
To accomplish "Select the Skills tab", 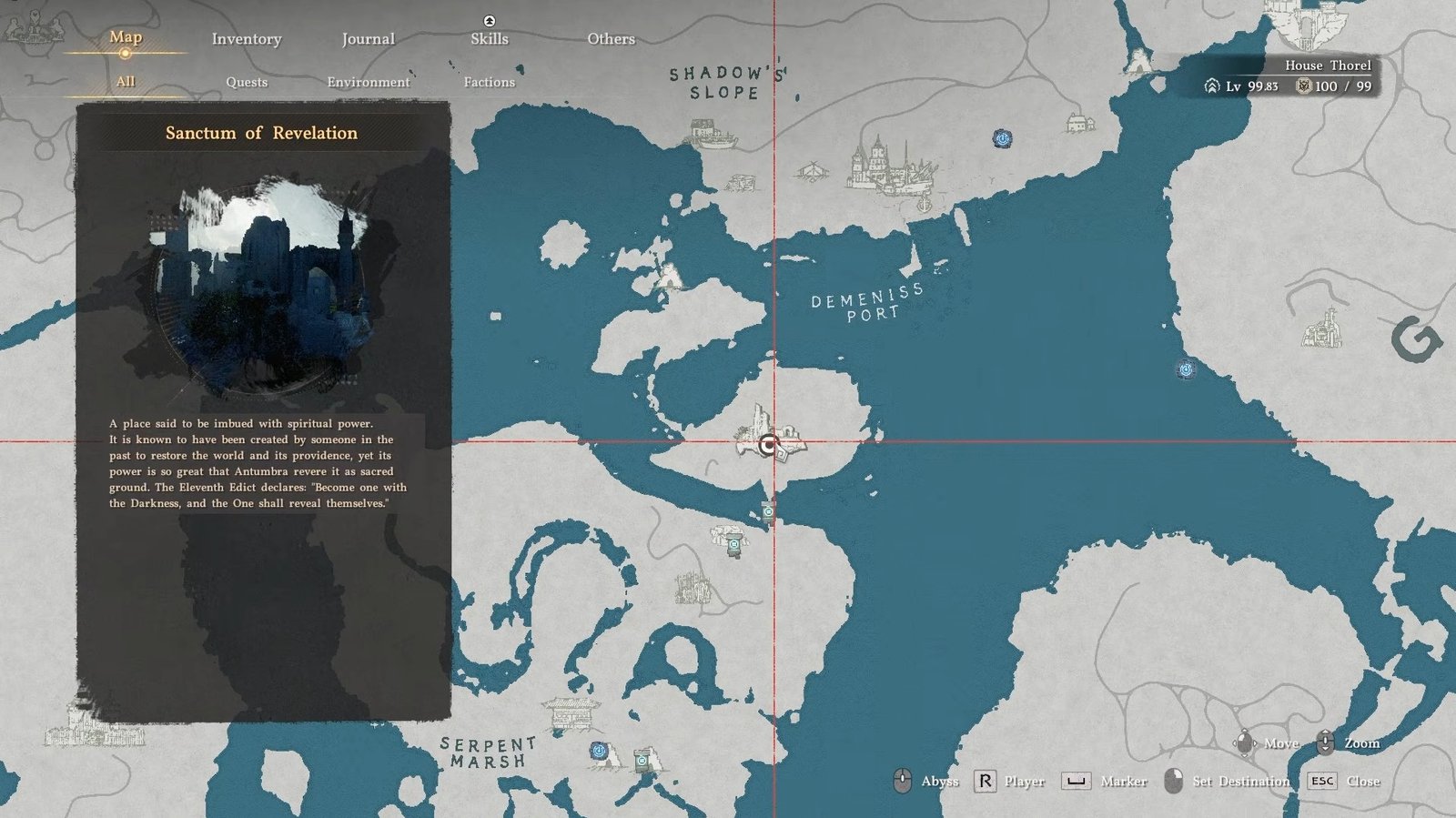I will click(490, 39).
